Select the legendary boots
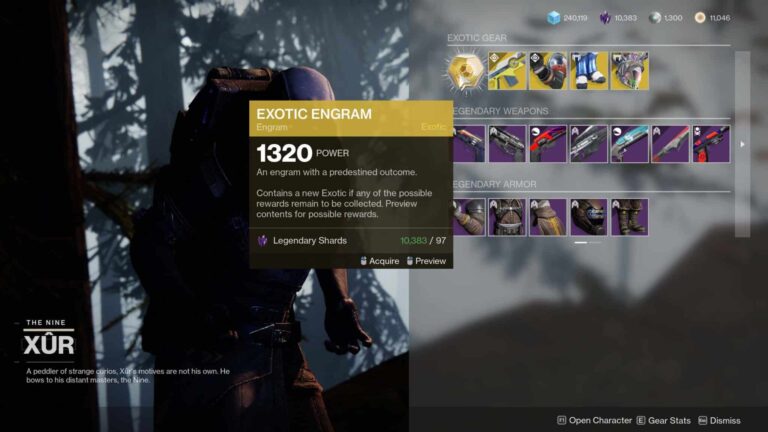The width and height of the screenshot is (768, 432). (630, 217)
